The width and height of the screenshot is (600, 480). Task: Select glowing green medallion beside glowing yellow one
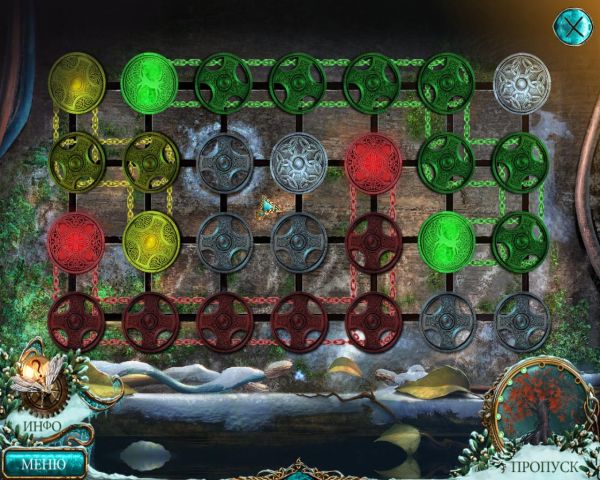tap(149, 82)
